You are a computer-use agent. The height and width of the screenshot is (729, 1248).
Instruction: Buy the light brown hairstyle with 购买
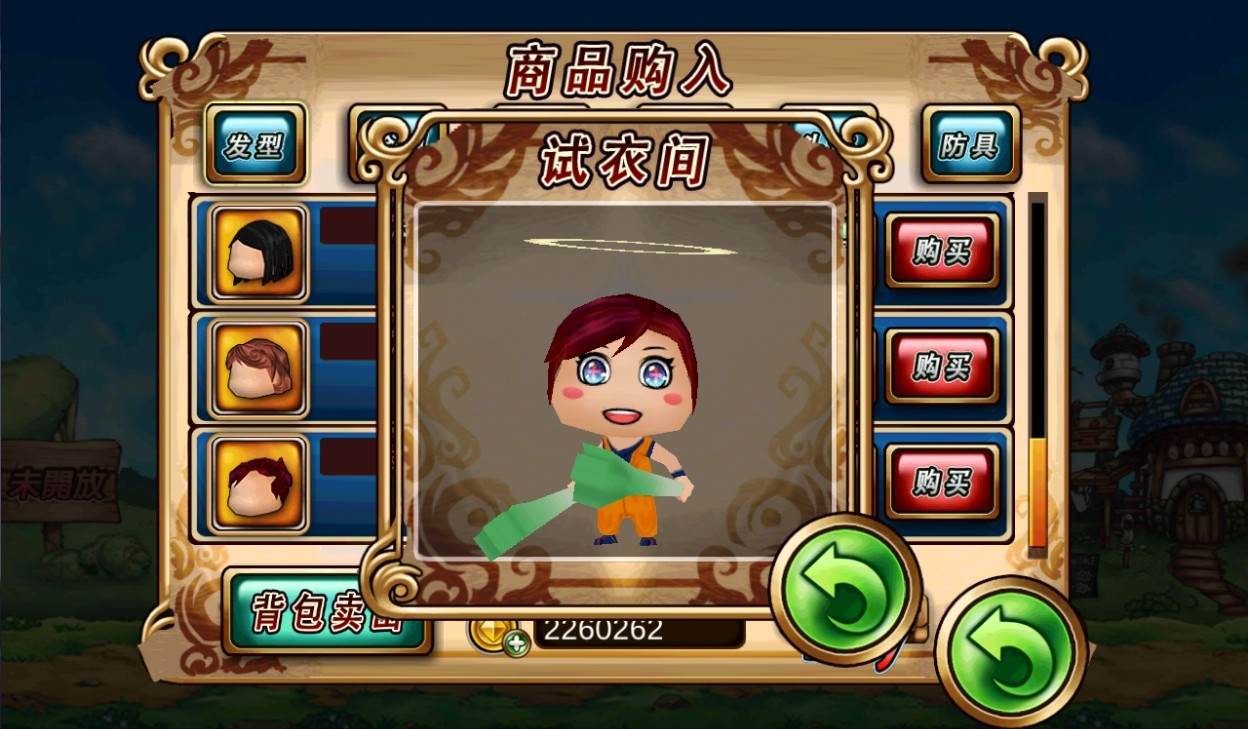tap(942, 366)
